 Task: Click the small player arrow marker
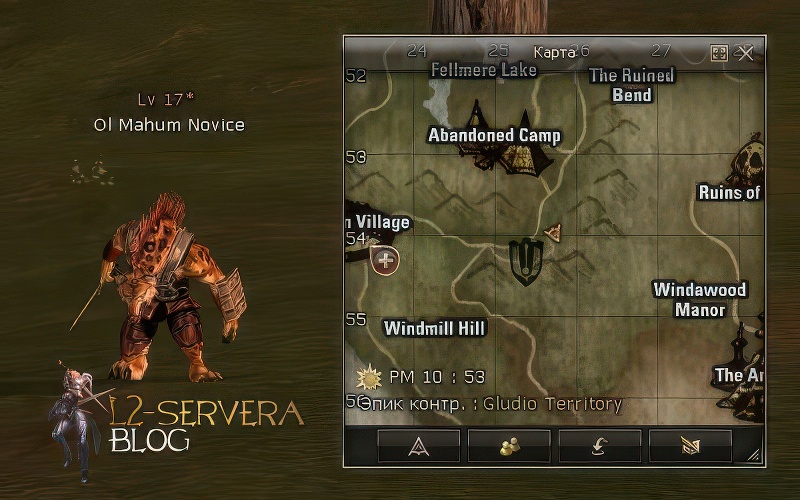[554, 233]
